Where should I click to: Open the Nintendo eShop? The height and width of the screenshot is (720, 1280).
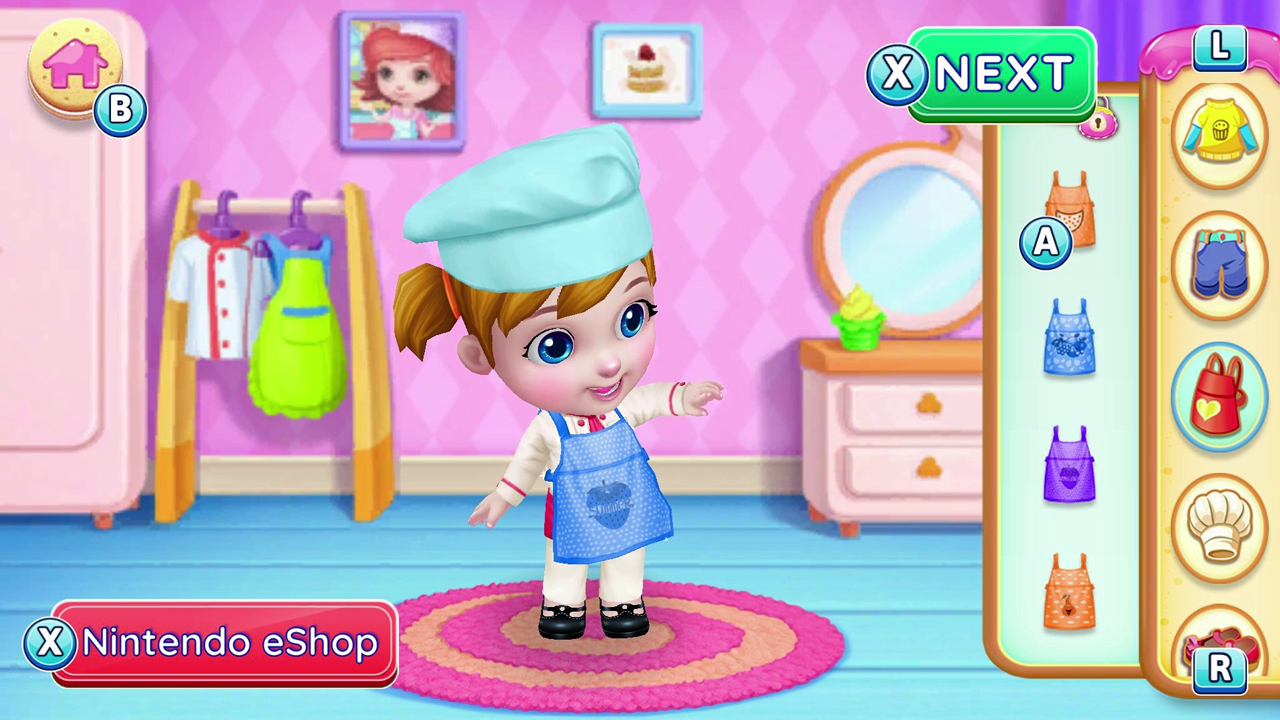click(215, 643)
